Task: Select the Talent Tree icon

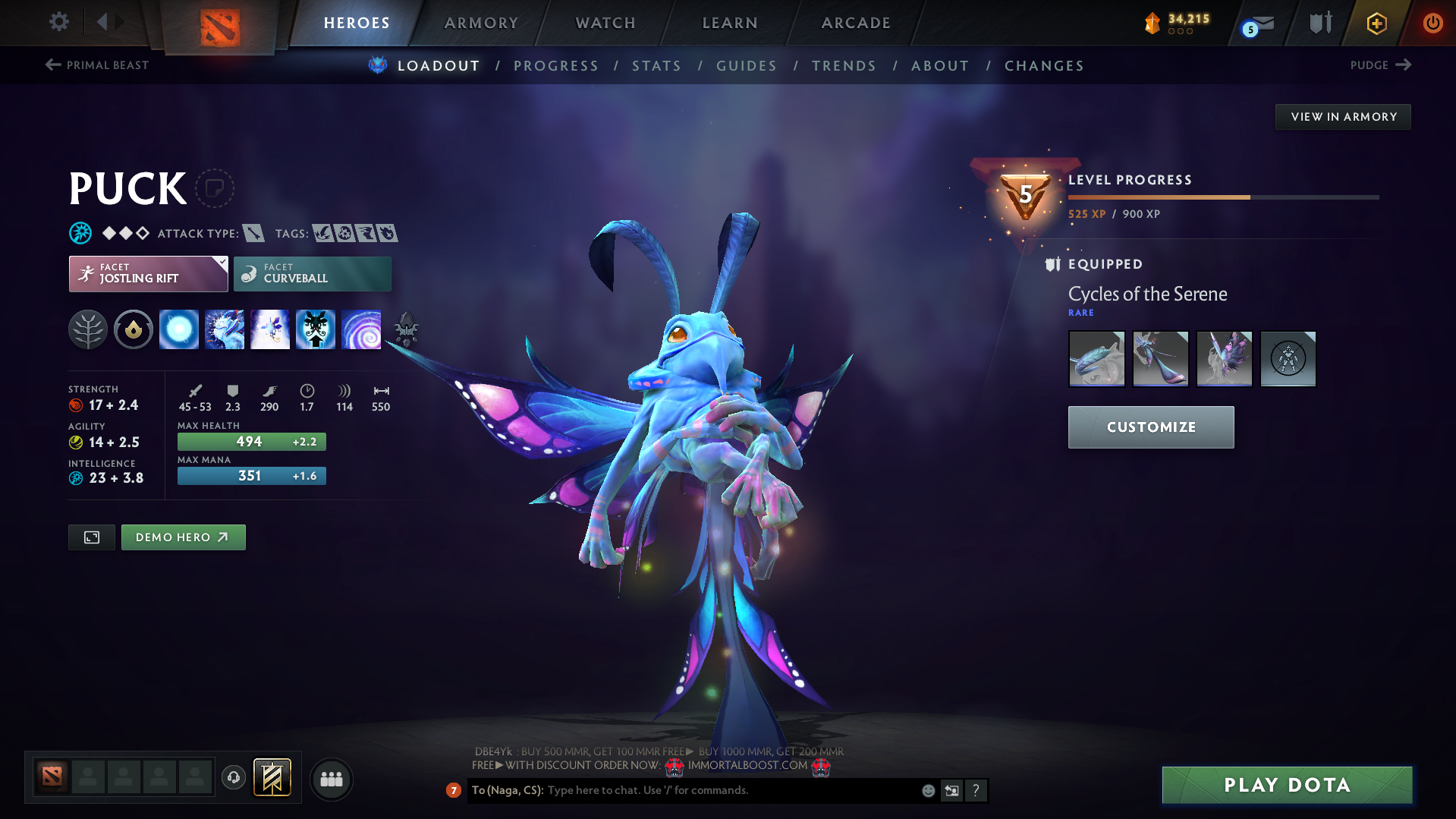Action: pos(87,329)
